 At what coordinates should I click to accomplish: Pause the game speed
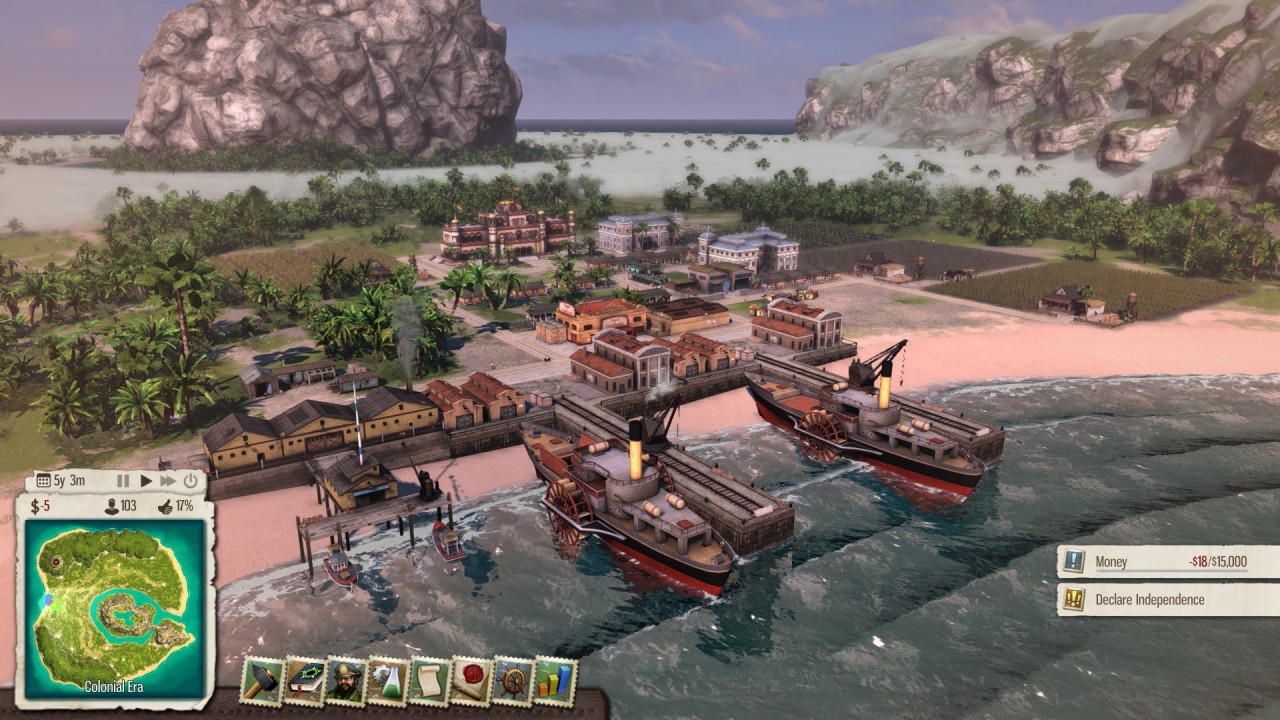click(x=124, y=481)
